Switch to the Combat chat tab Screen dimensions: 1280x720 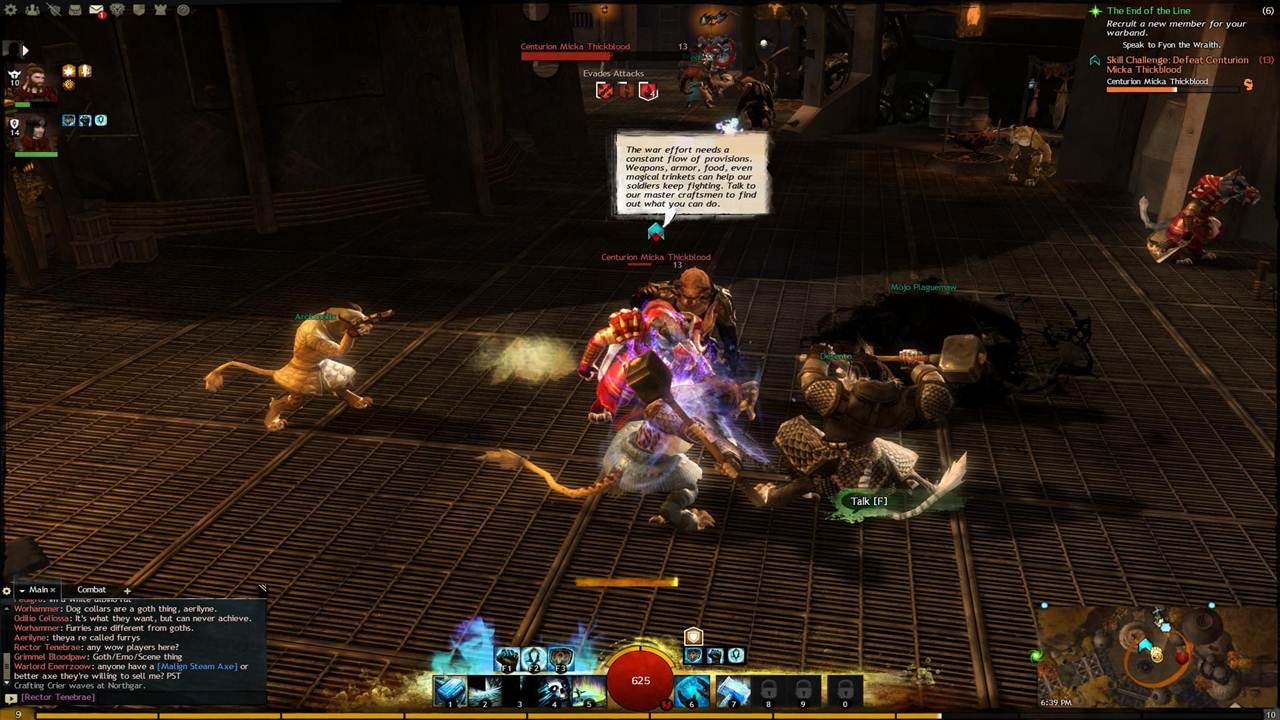(x=91, y=590)
